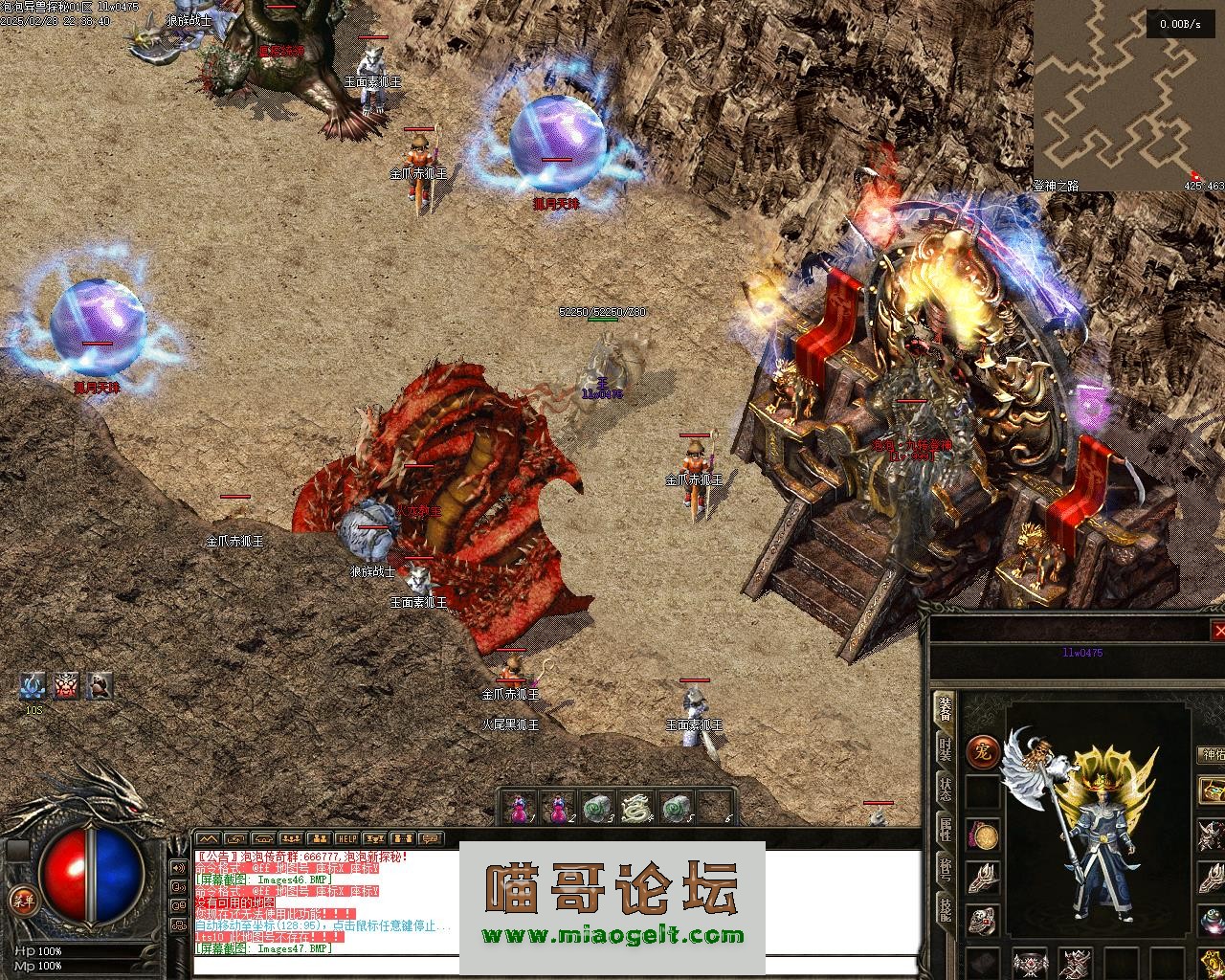Switch to the 技能 skills tab

pyautogui.click(x=946, y=910)
